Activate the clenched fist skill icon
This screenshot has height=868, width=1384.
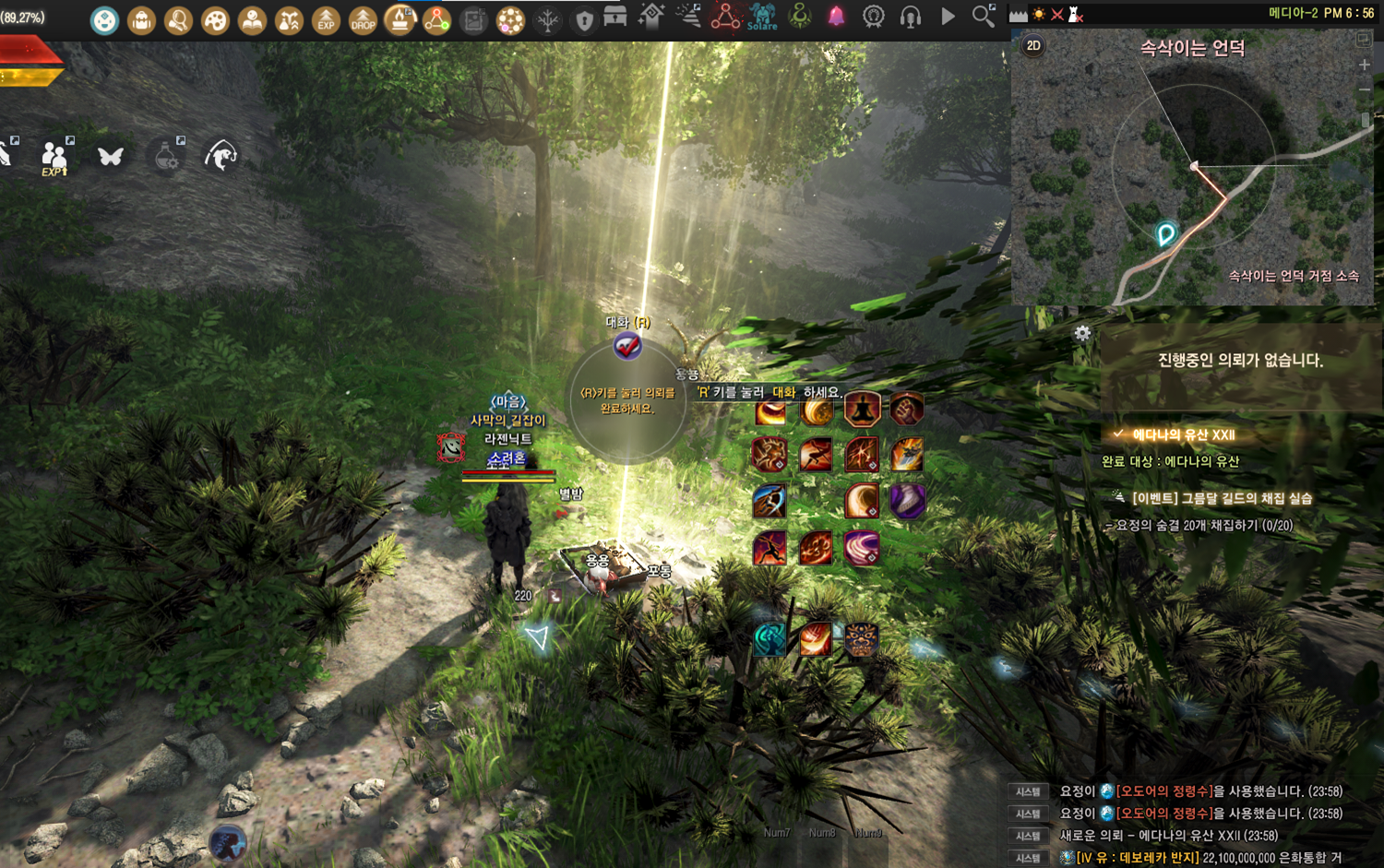coord(907,409)
